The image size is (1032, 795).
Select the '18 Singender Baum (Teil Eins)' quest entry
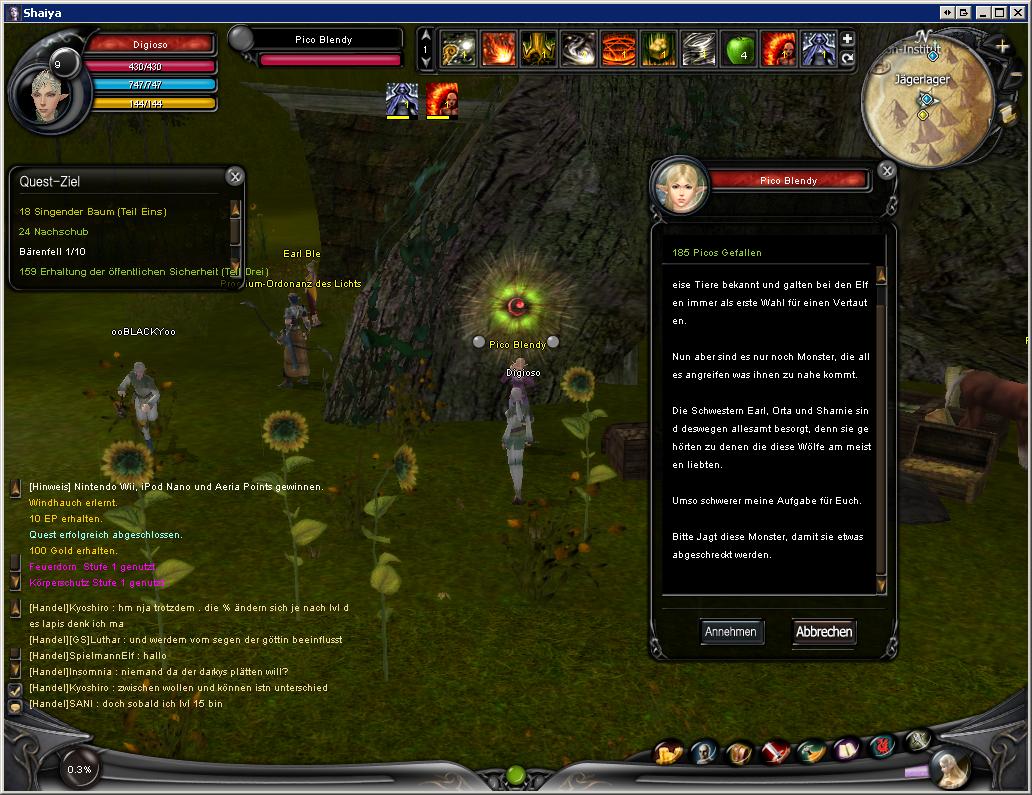pos(93,212)
